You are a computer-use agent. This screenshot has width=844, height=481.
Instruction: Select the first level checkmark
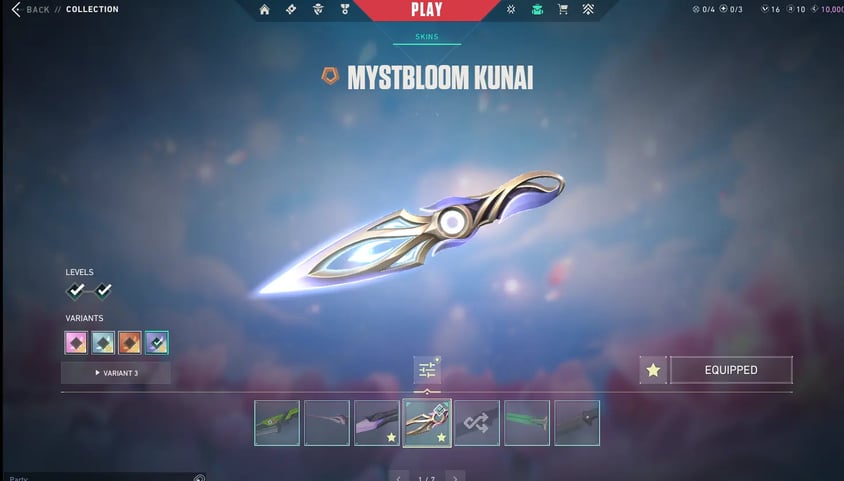(x=76, y=290)
